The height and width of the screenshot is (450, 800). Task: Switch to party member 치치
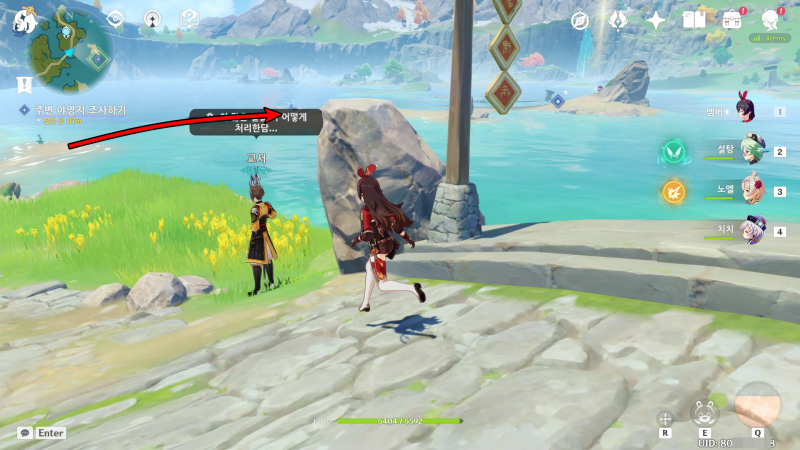[x=751, y=230]
